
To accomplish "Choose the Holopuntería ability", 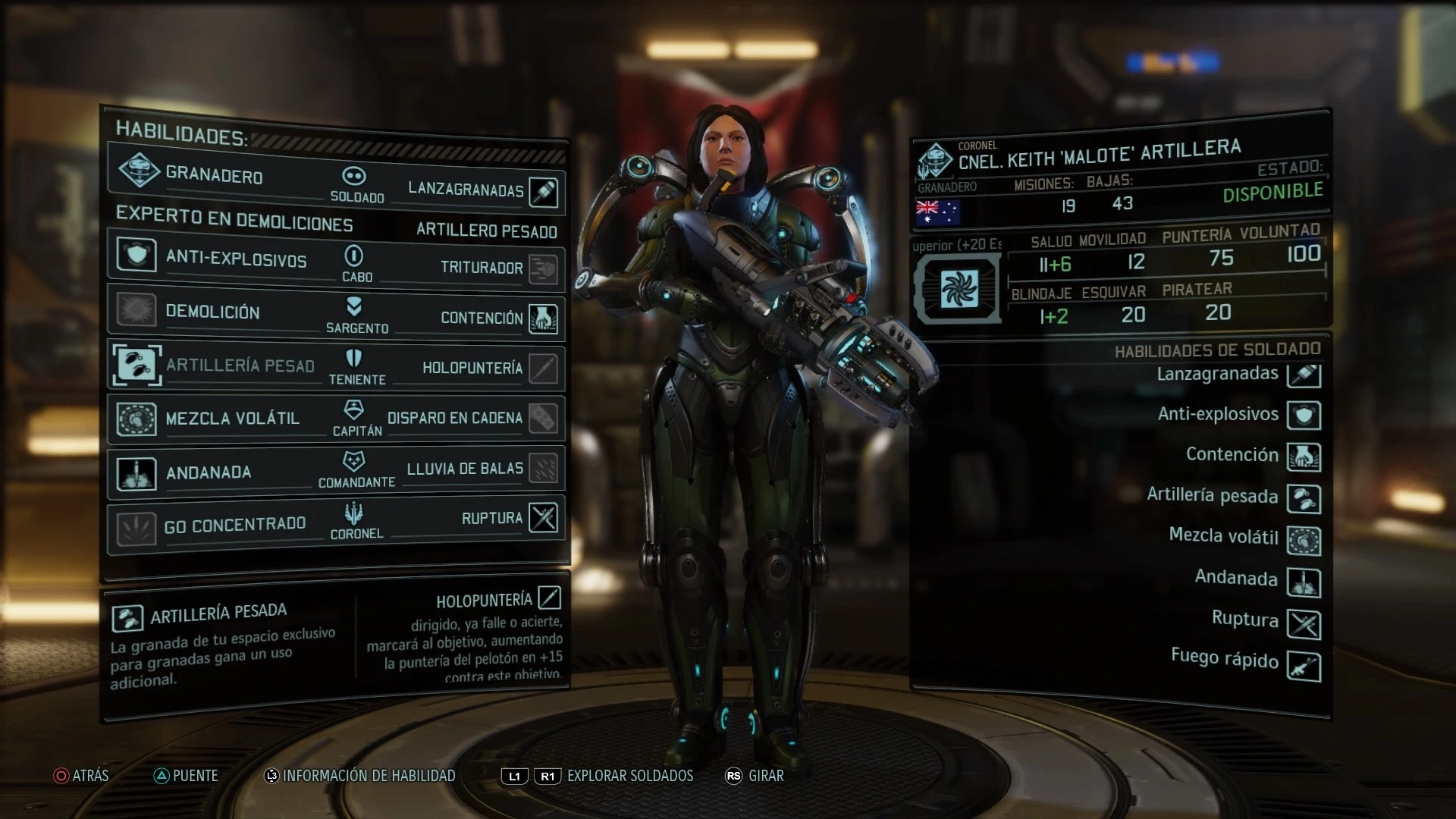I will pos(542,369).
